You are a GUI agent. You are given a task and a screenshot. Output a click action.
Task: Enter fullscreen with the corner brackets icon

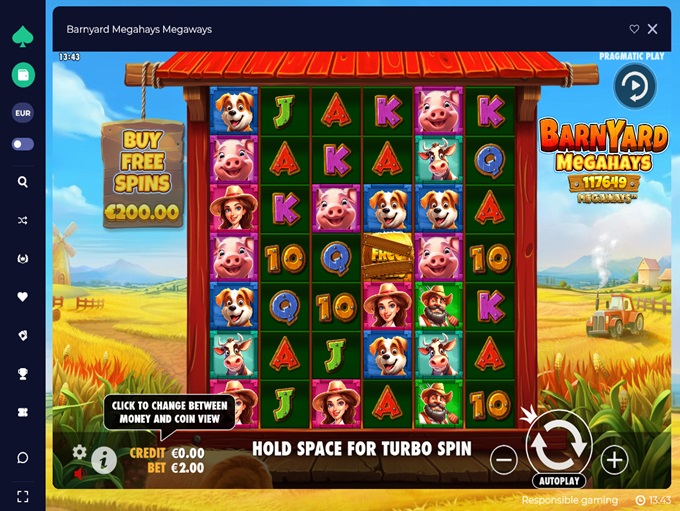22,496
